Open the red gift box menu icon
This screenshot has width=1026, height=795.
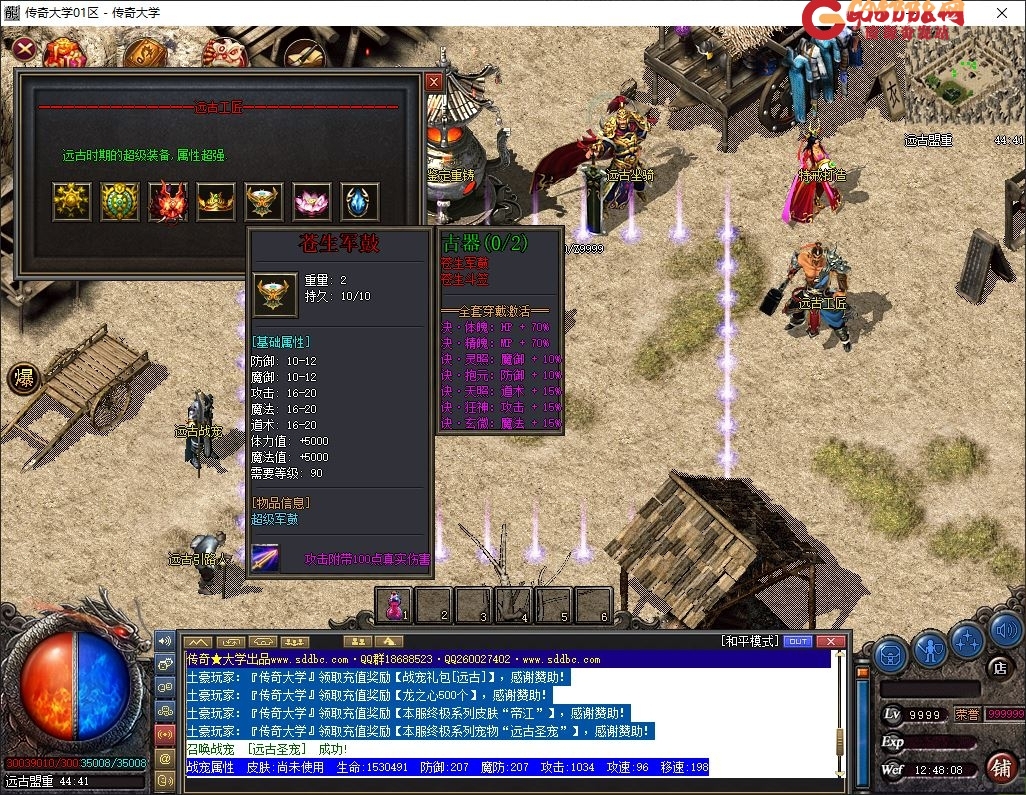(64, 52)
